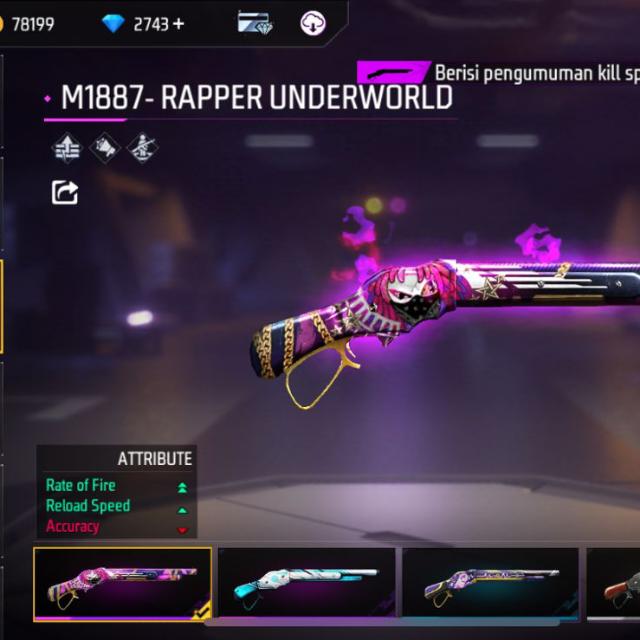The width and height of the screenshot is (640, 640).
Task: Open the diamond voucher card icon
Action: pyautogui.click(x=254, y=23)
